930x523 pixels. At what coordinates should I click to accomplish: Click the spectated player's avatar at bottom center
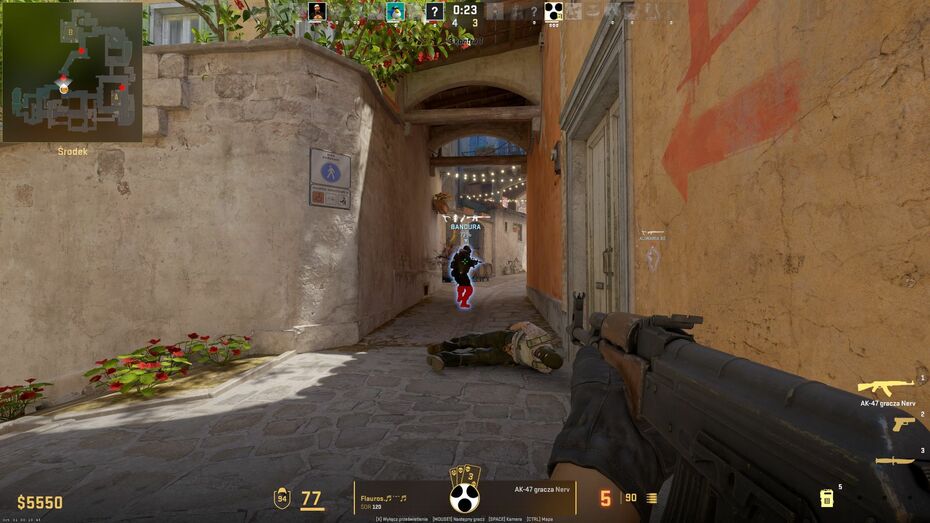coord(463,499)
